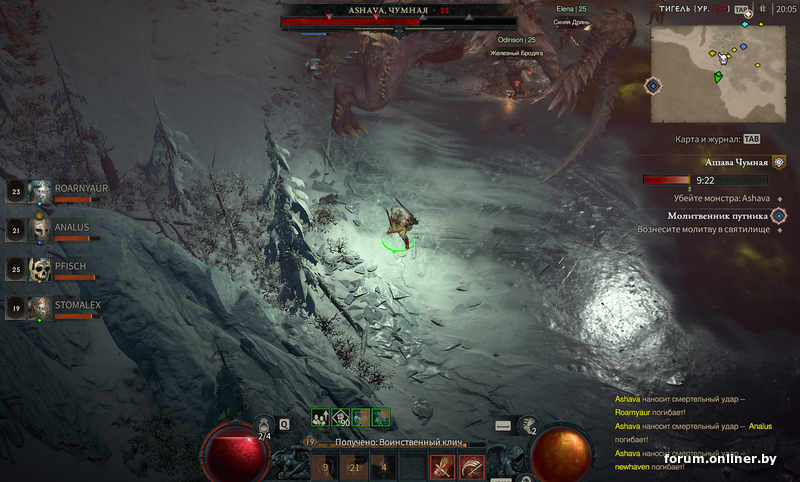Click the pause icon beside the clock
This screenshot has height=482, width=800.
click(x=763, y=8)
